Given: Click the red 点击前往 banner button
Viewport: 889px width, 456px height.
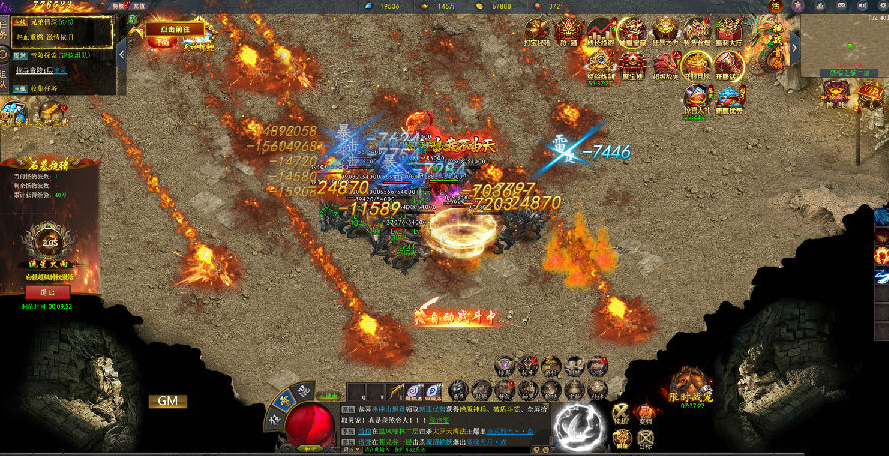Looking at the screenshot, I should (176, 29).
